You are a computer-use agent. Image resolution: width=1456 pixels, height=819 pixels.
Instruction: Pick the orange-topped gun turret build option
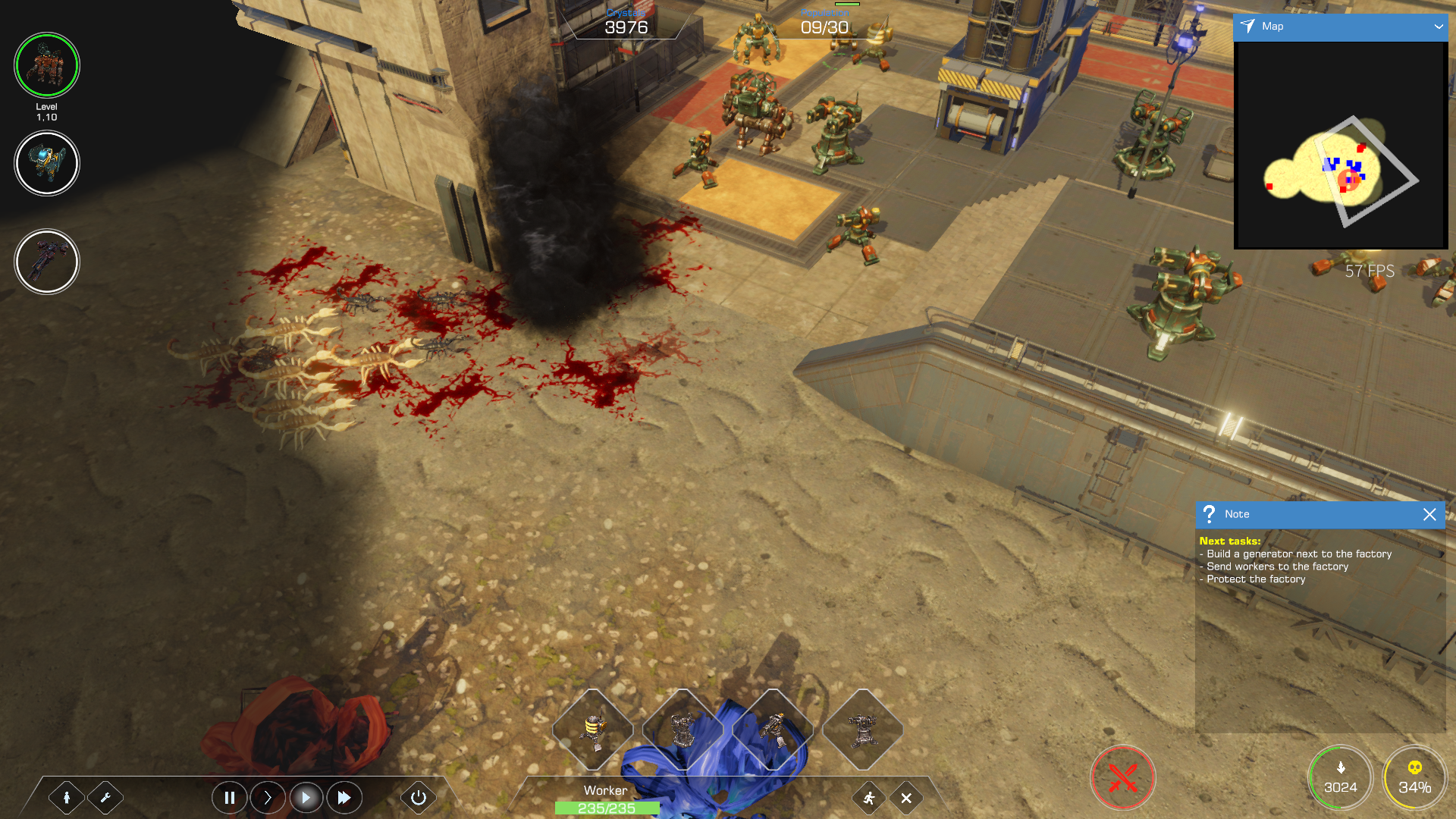tap(773, 730)
